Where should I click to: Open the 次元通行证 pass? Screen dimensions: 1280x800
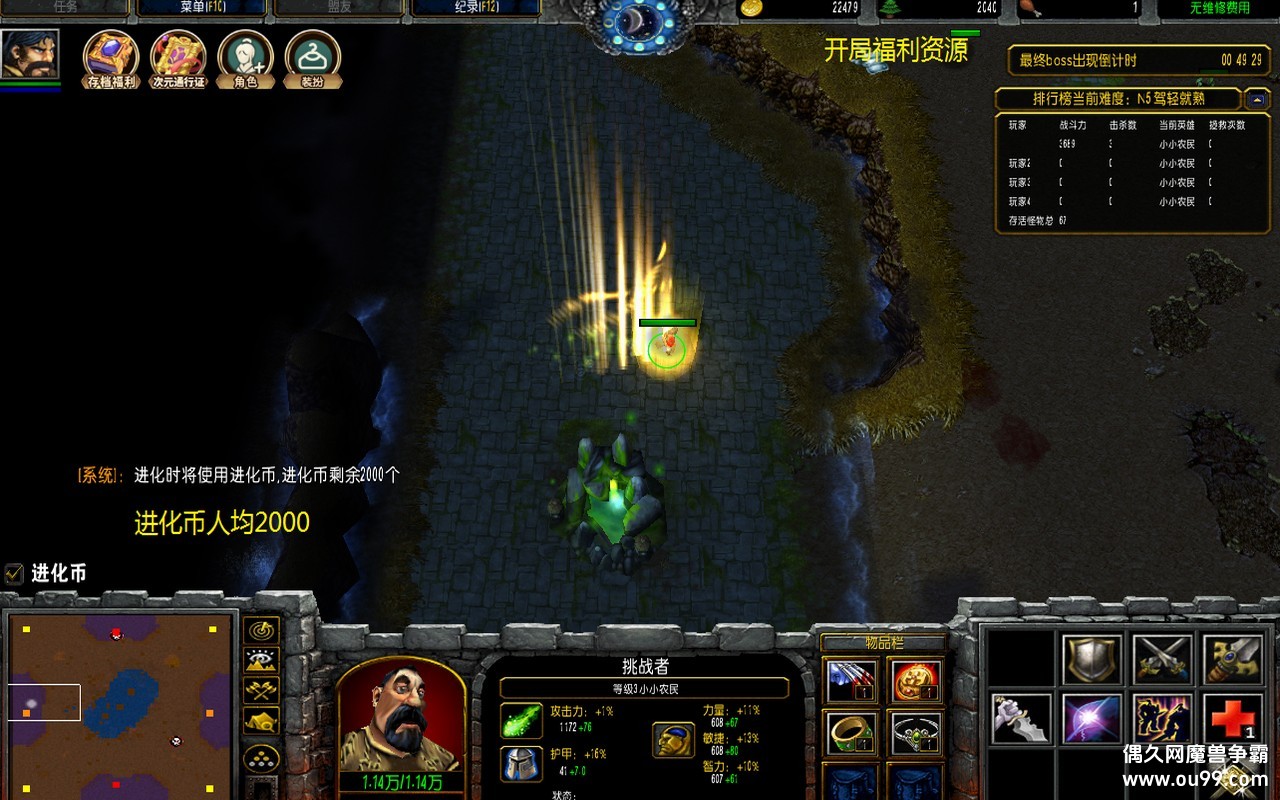pyautogui.click(x=178, y=58)
